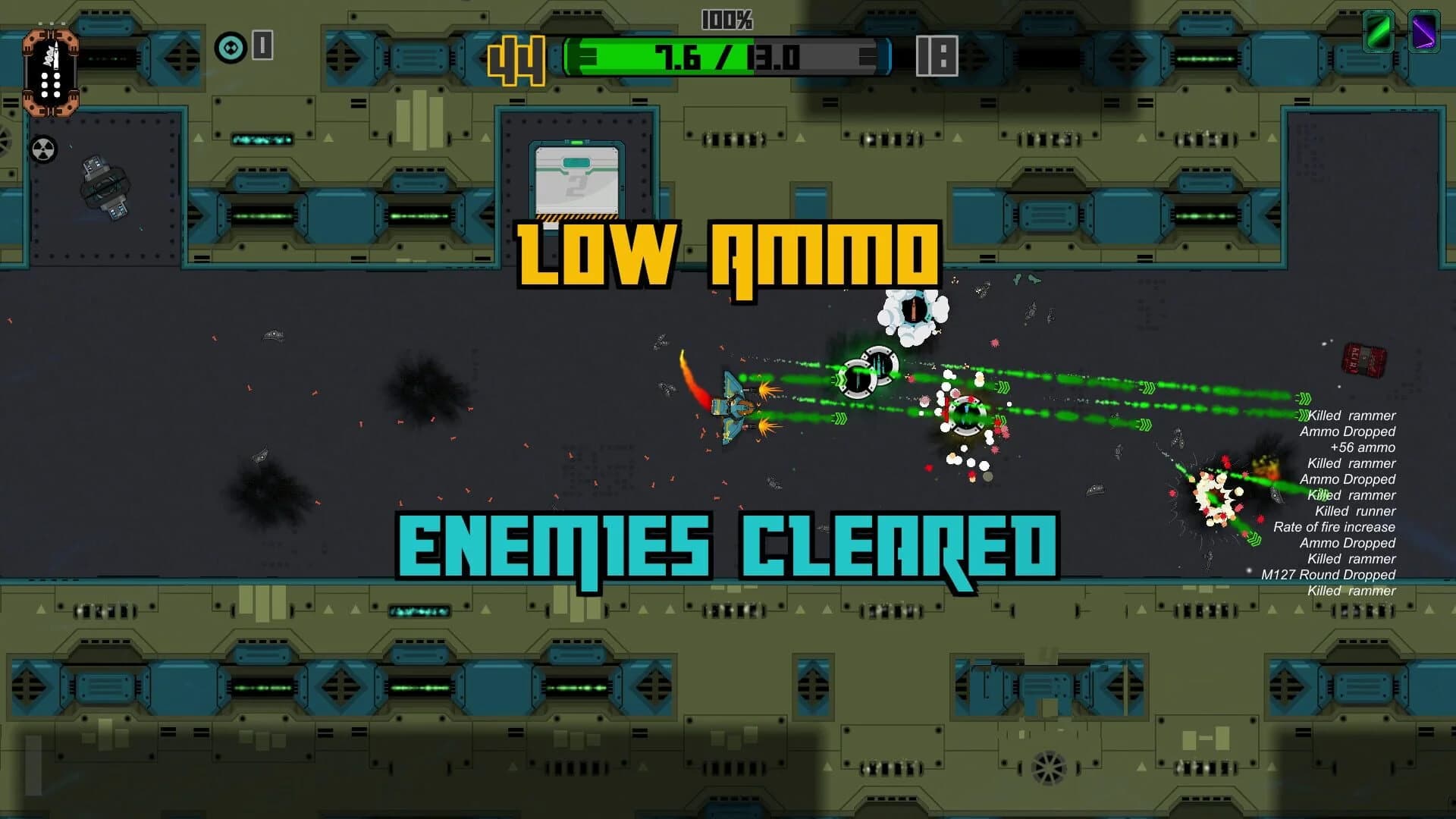Select the ENEMIES CLEARED banner

[x=728, y=540]
